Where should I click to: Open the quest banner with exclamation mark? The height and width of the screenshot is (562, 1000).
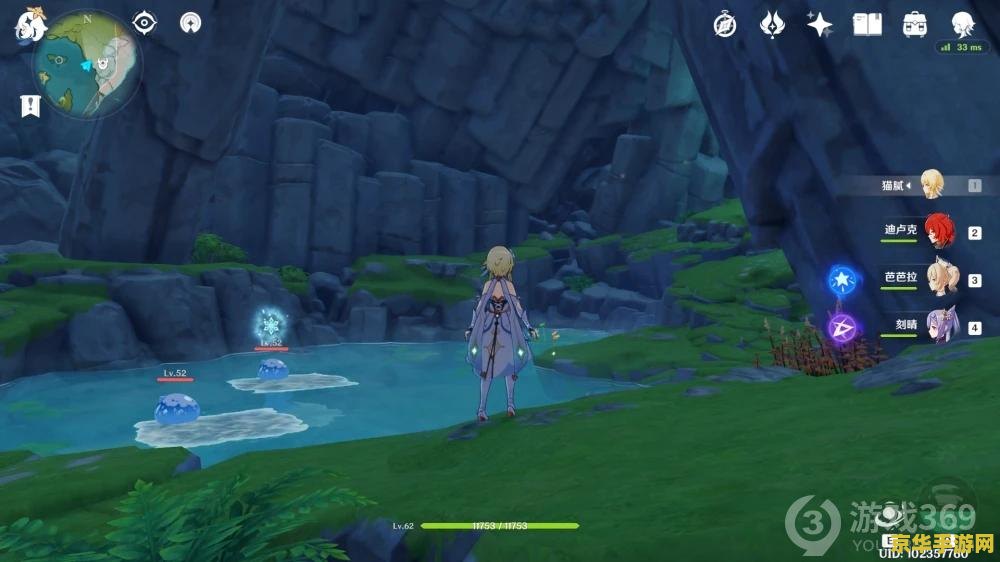click(29, 105)
